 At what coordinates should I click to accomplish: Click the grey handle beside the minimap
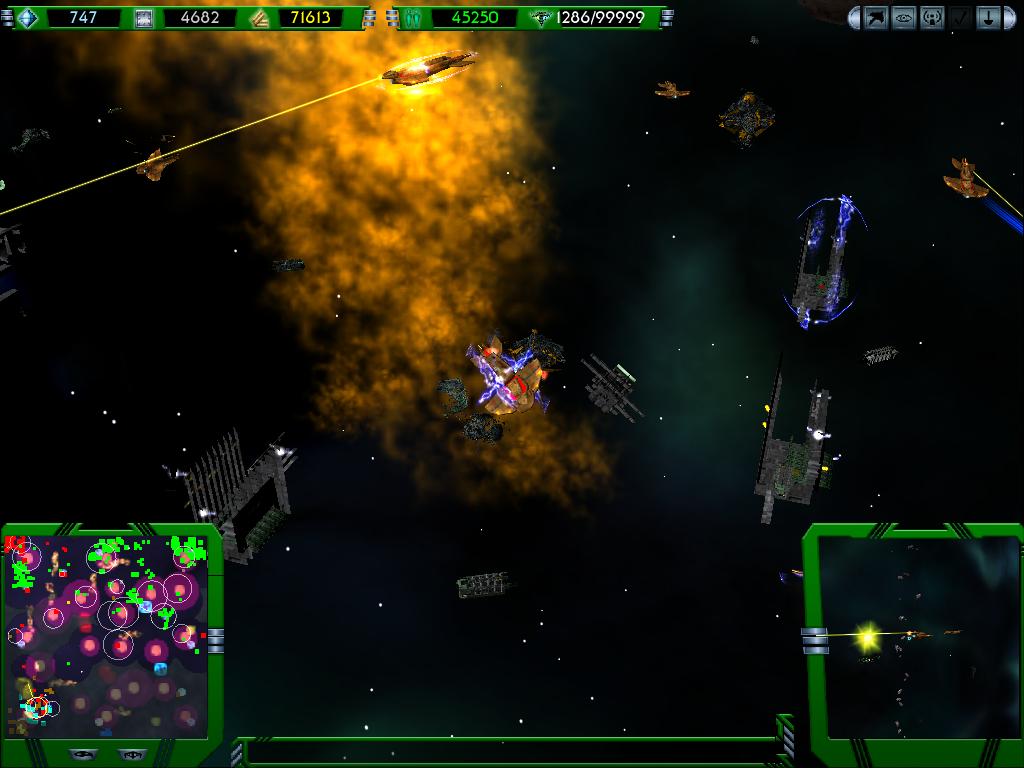click(215, 640)
